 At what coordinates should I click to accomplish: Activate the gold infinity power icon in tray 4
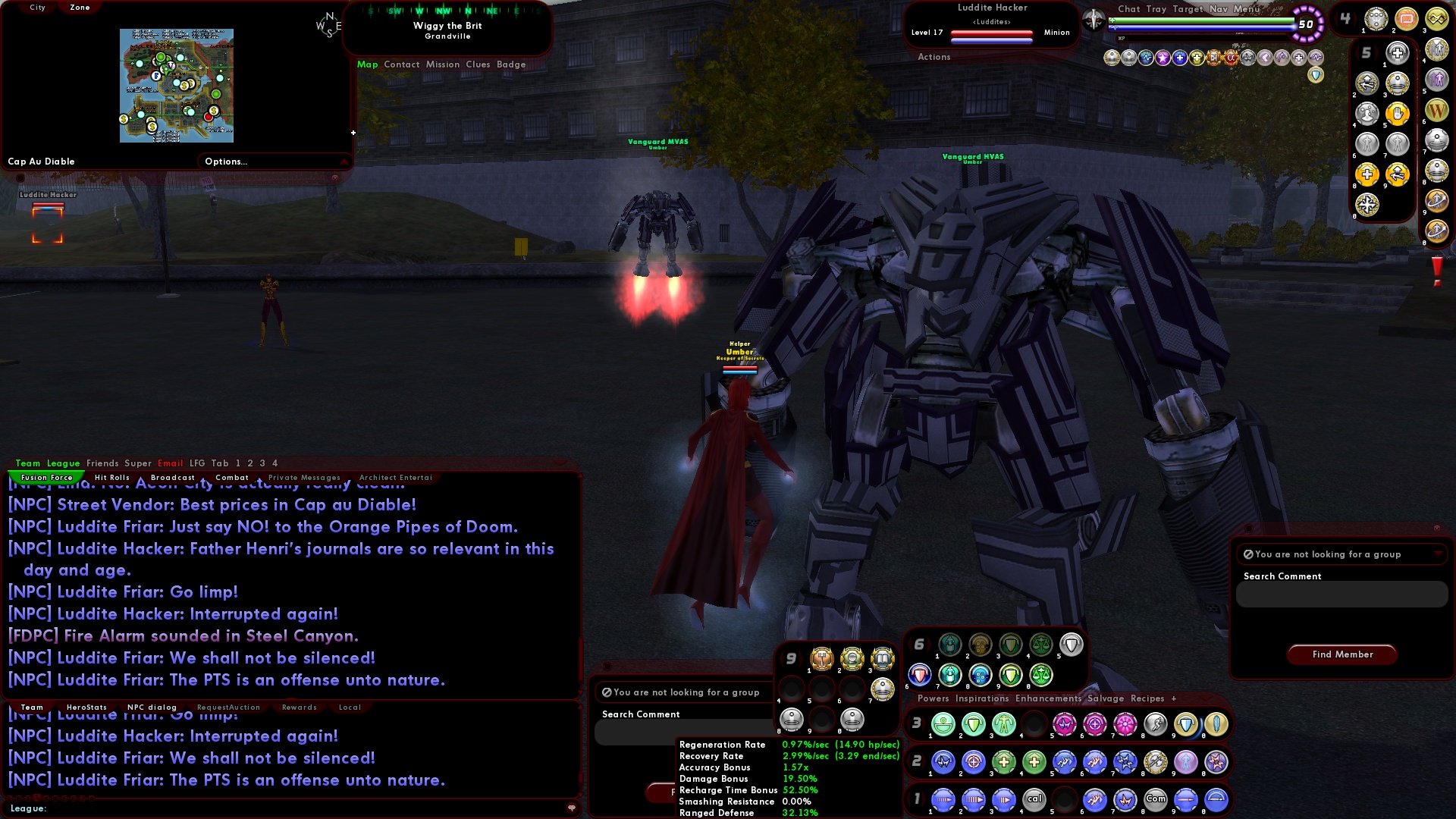coord(1436,18)
